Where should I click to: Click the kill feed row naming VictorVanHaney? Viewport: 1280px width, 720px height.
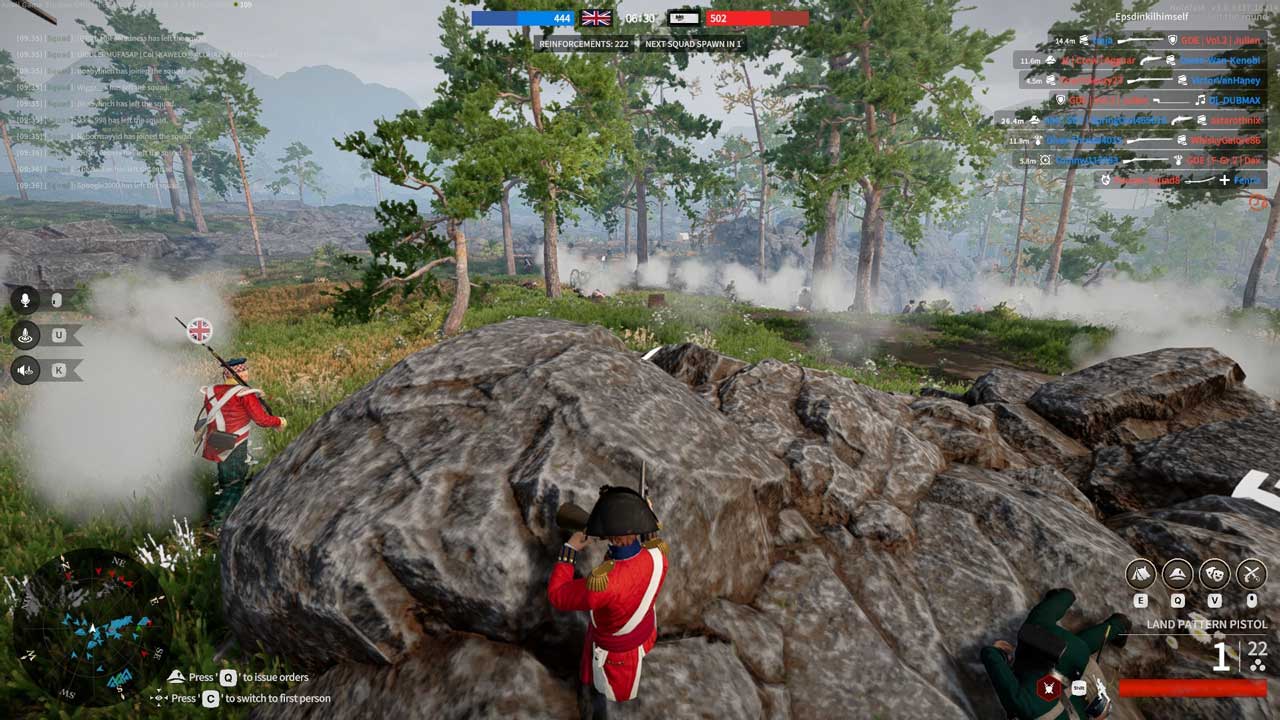tap(1142, 80)
